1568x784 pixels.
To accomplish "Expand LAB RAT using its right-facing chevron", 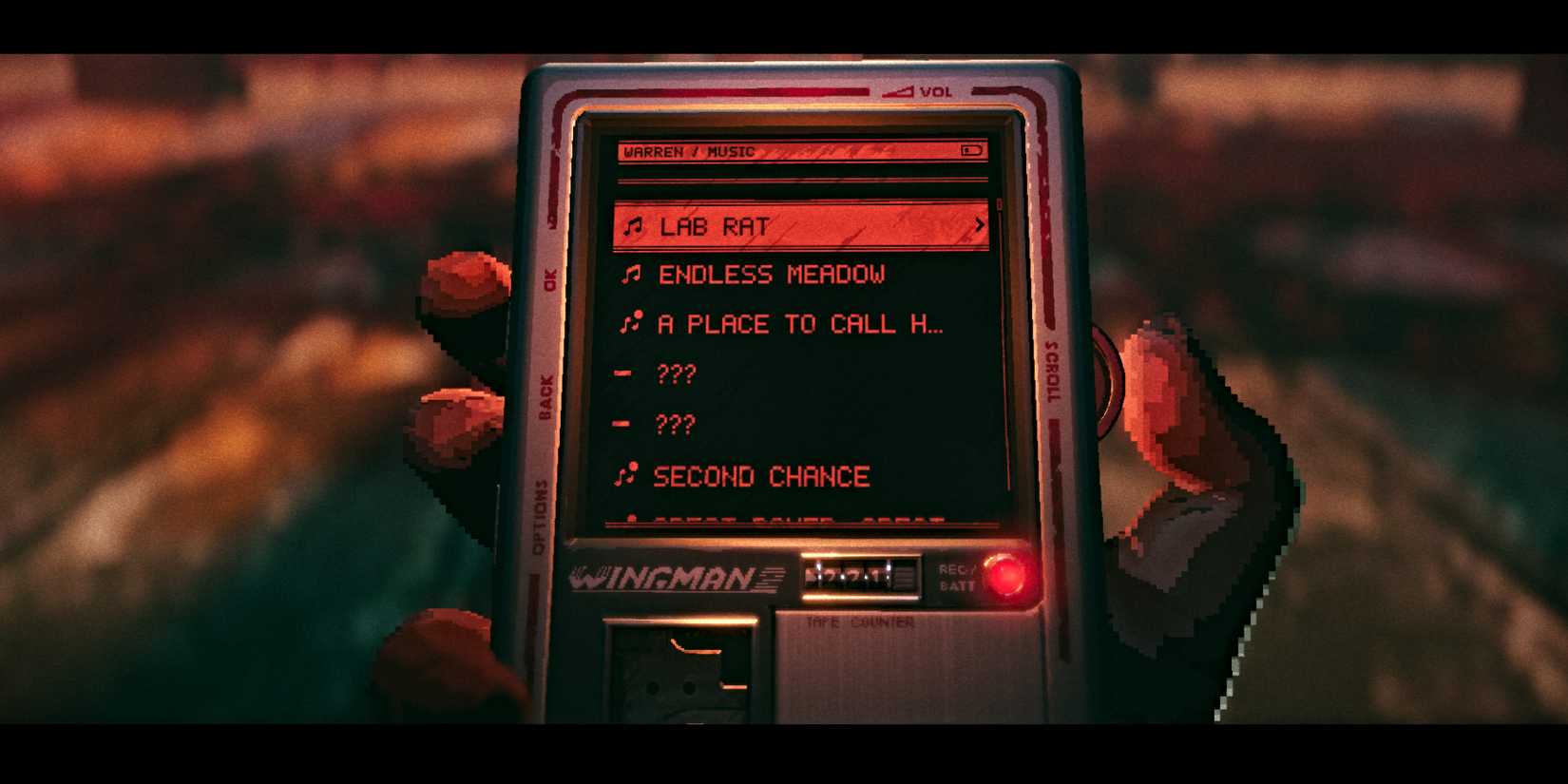I will click(x=979, y=225).
